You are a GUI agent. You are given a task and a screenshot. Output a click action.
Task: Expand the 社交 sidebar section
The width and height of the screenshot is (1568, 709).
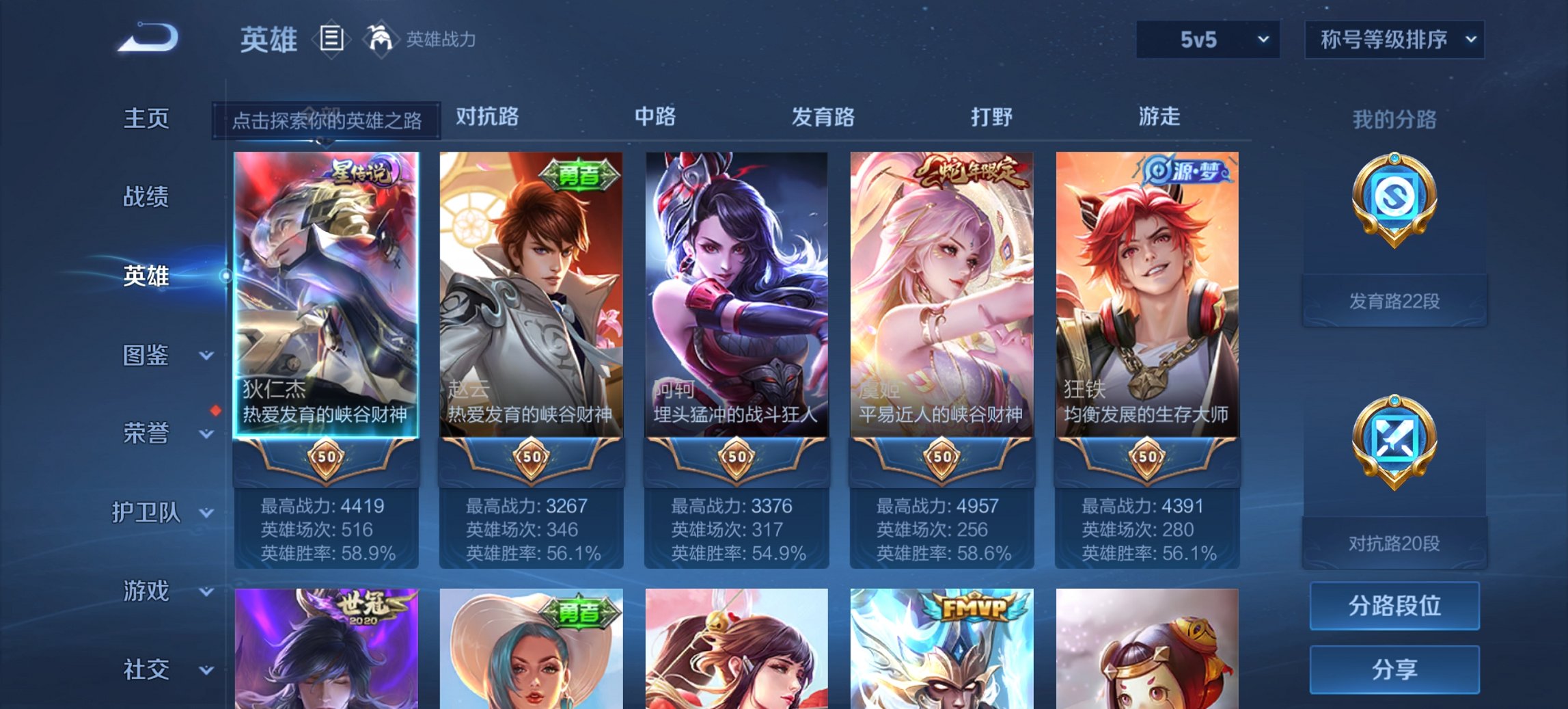click(146, 669)
